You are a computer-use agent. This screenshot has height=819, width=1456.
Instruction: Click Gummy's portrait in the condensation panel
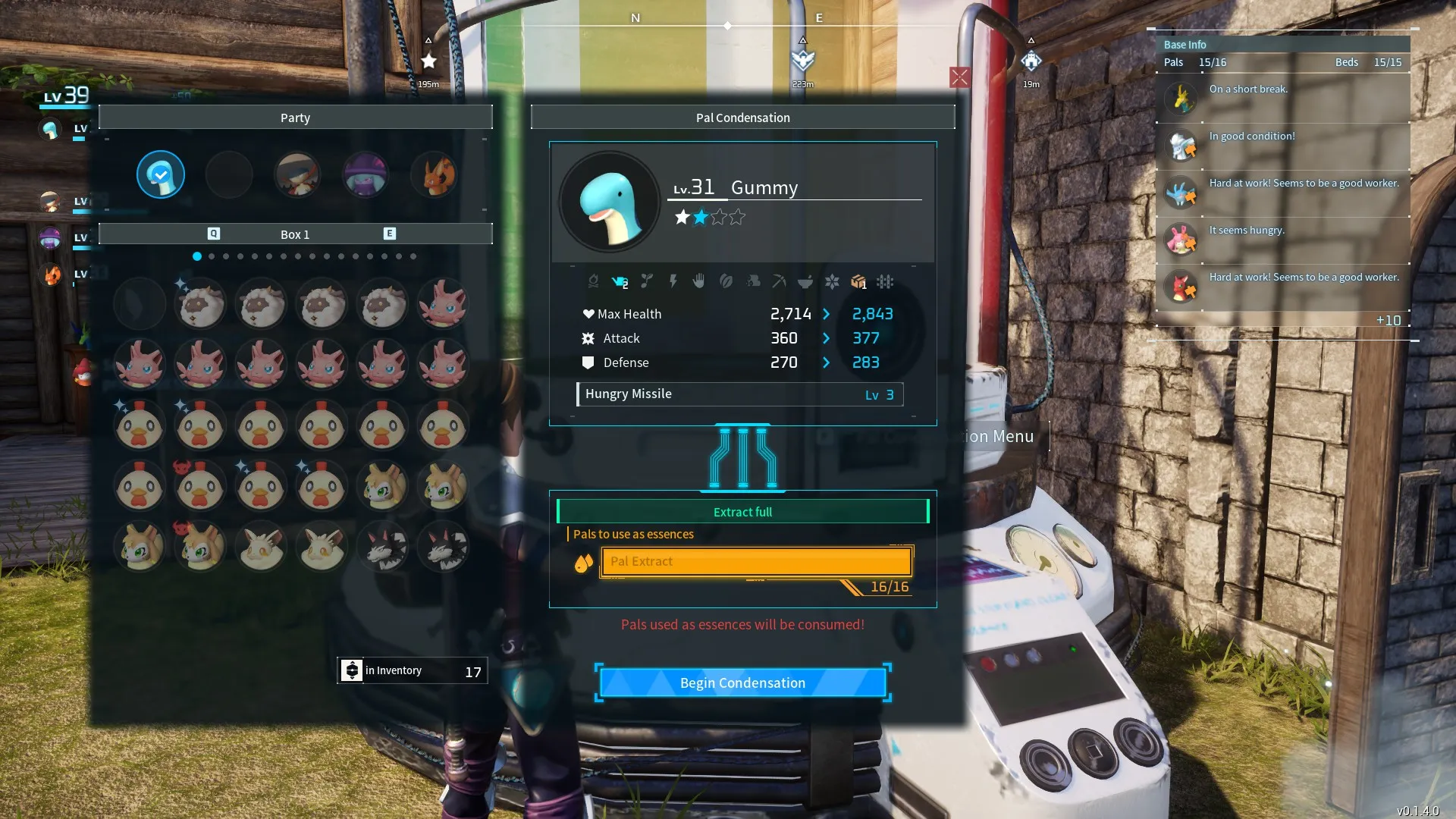609,202
